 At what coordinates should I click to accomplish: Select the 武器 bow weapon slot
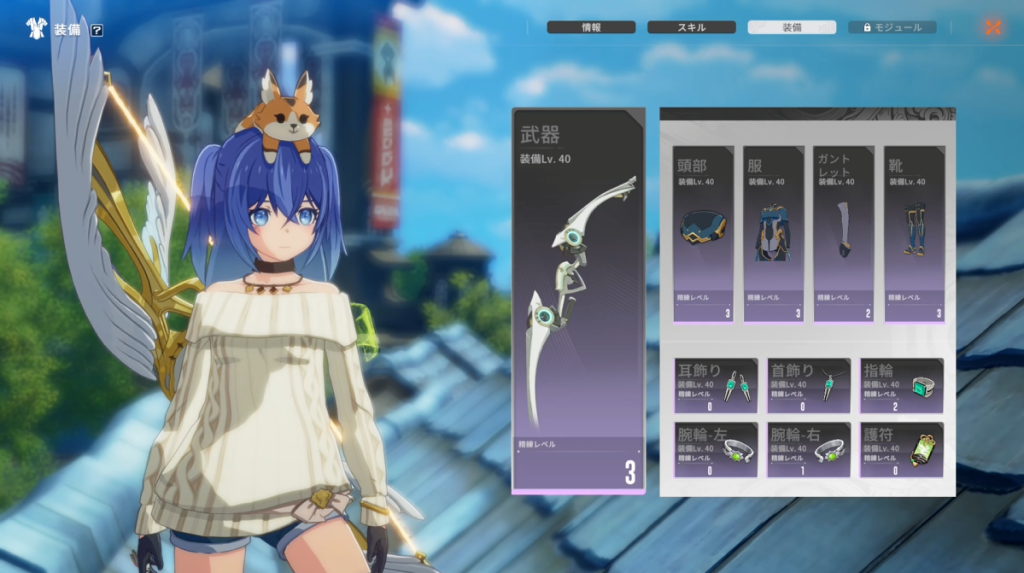tap(578, 301)
